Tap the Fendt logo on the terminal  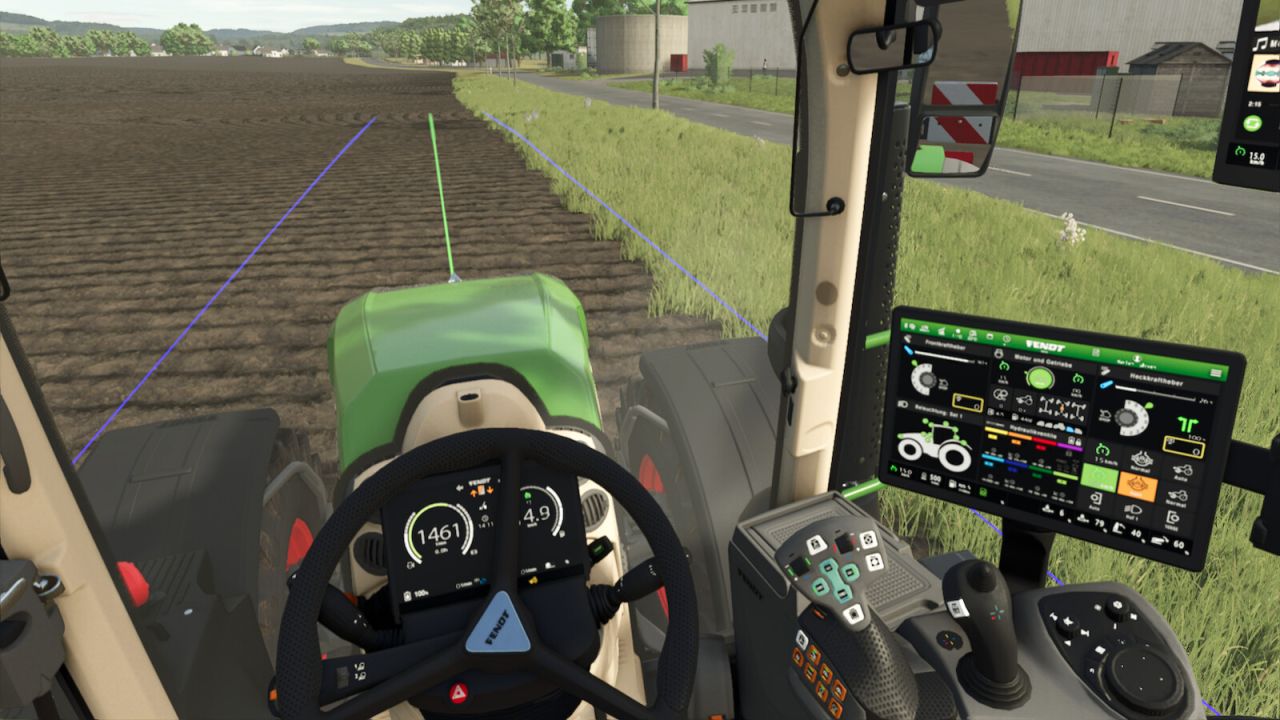point(1045,346)
